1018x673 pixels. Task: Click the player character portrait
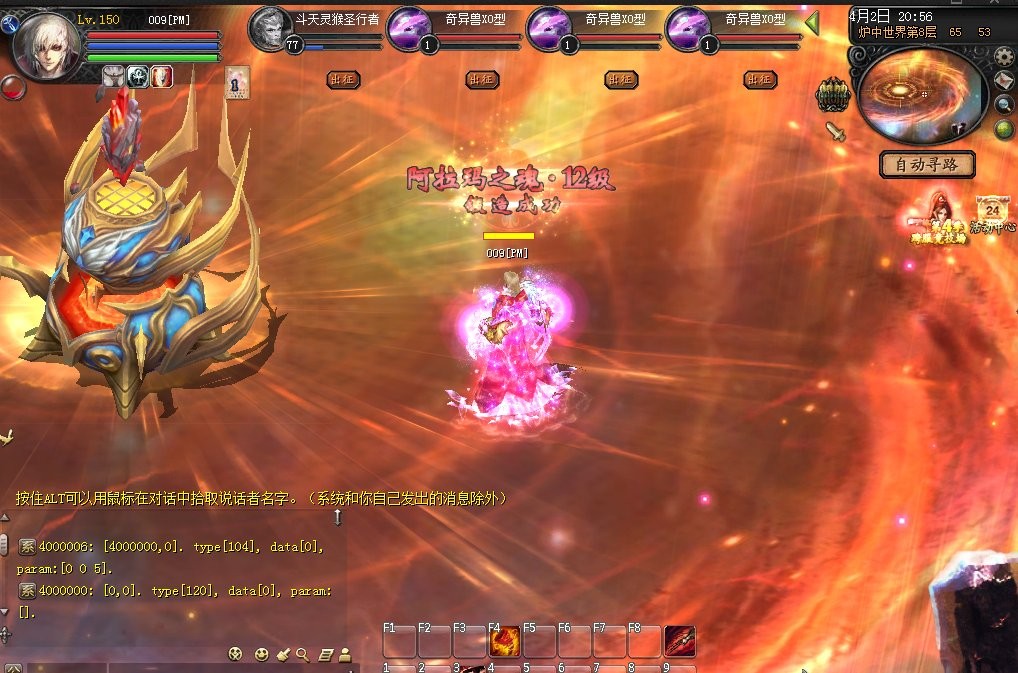[46, 44]
